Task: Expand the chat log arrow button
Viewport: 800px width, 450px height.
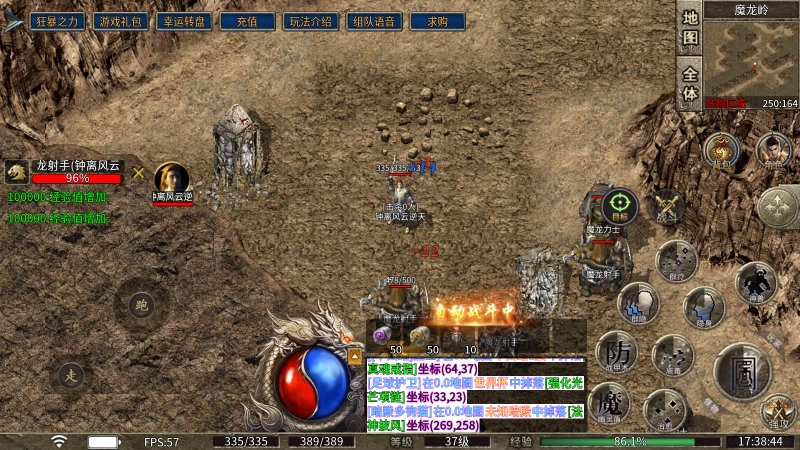Action: click(354, 355)
